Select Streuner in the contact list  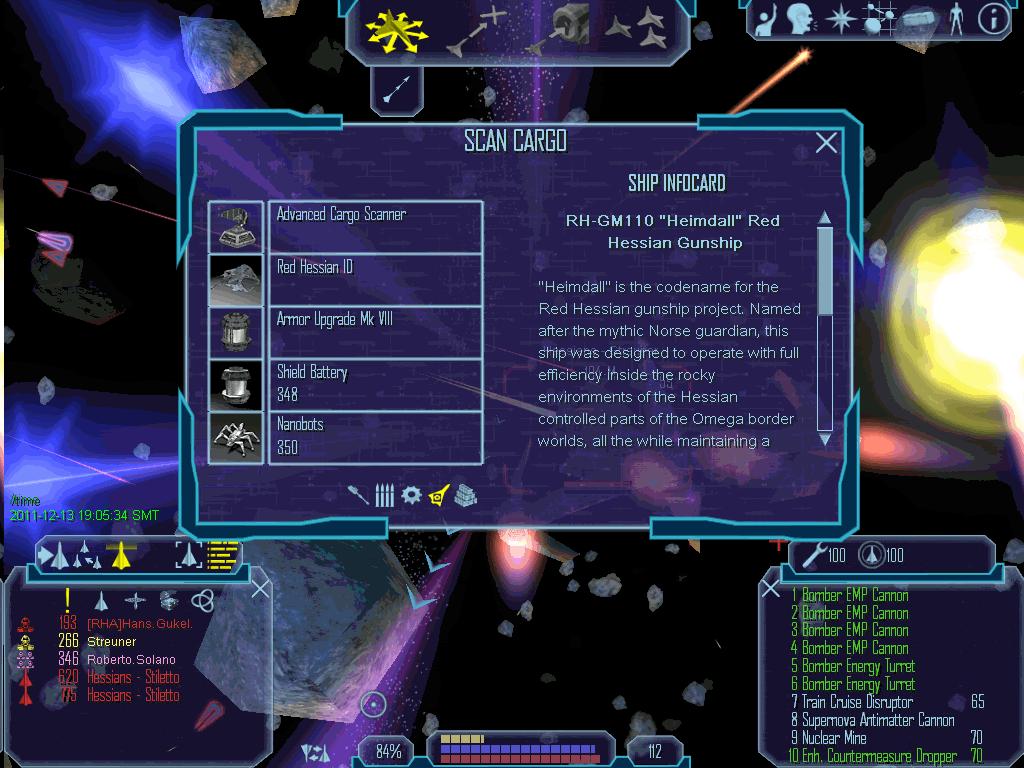[112, 641]
